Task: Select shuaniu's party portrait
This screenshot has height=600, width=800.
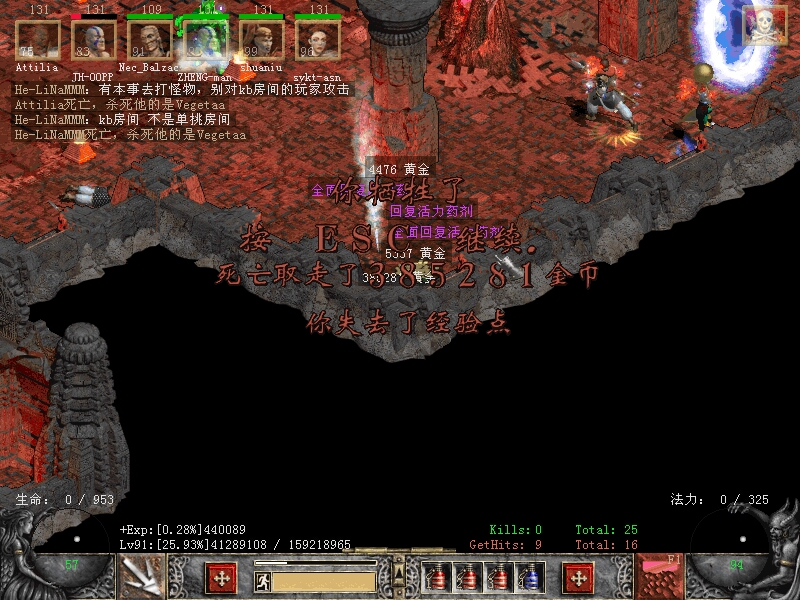Action: tap(262, 40)
